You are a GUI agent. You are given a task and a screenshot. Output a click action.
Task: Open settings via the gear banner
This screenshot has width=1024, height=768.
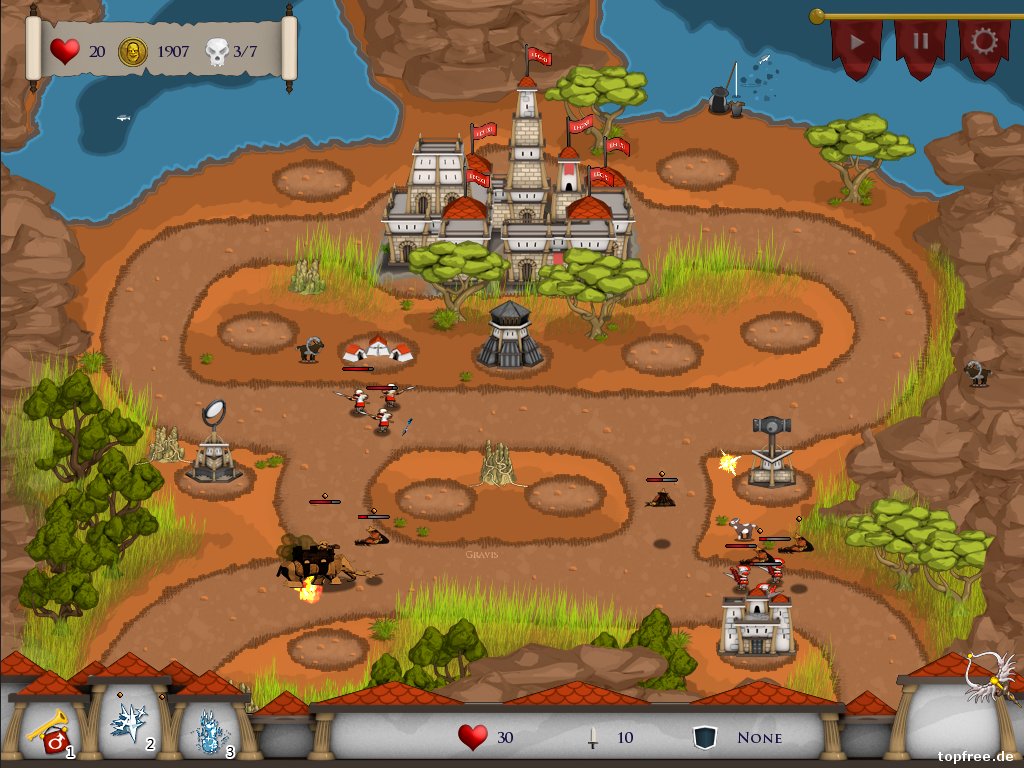coord(984,43)
